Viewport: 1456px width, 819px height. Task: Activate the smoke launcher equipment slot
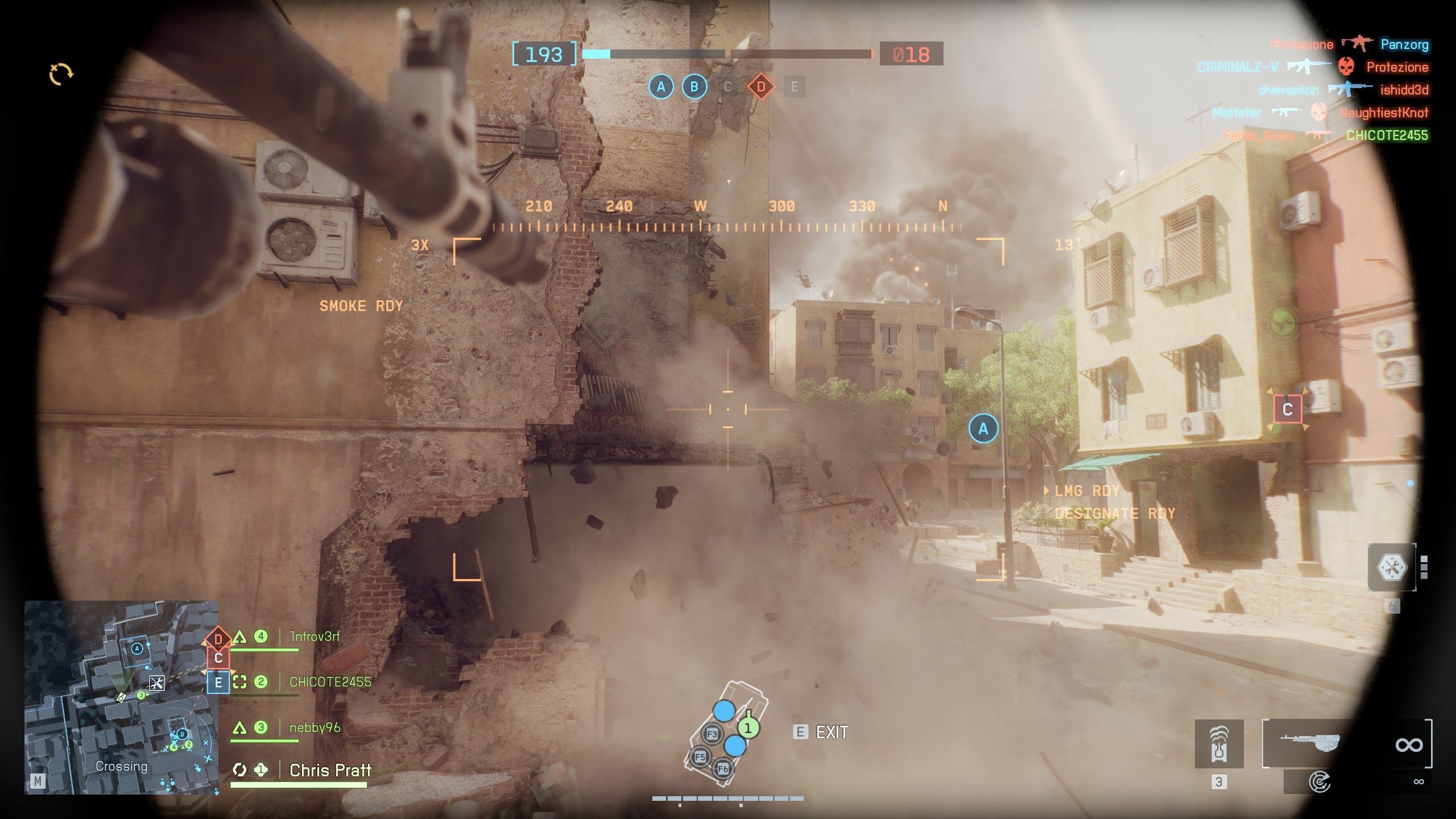coord(1219,743)
